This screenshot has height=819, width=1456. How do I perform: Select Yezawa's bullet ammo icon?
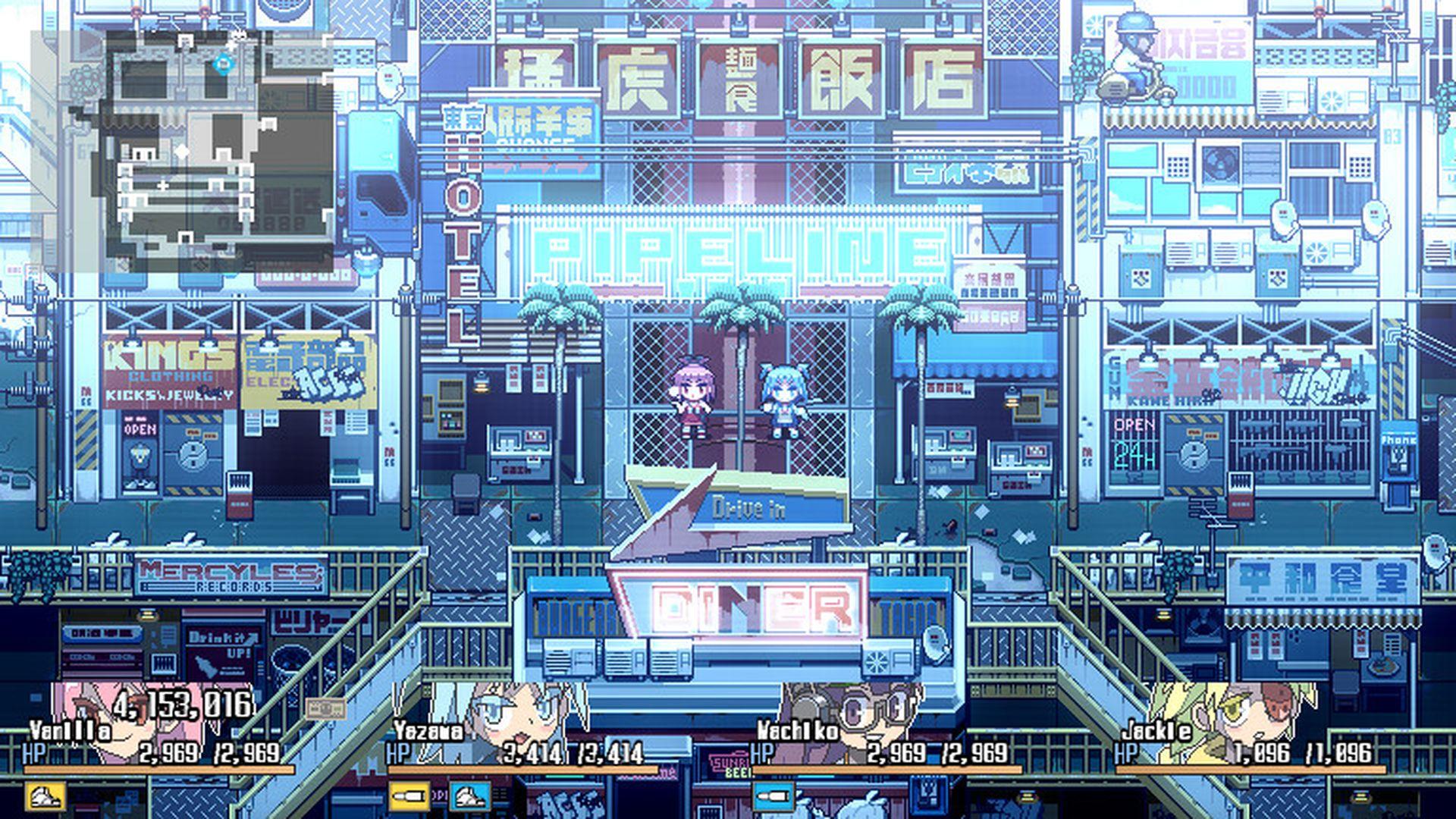click(x=409, y=795)
